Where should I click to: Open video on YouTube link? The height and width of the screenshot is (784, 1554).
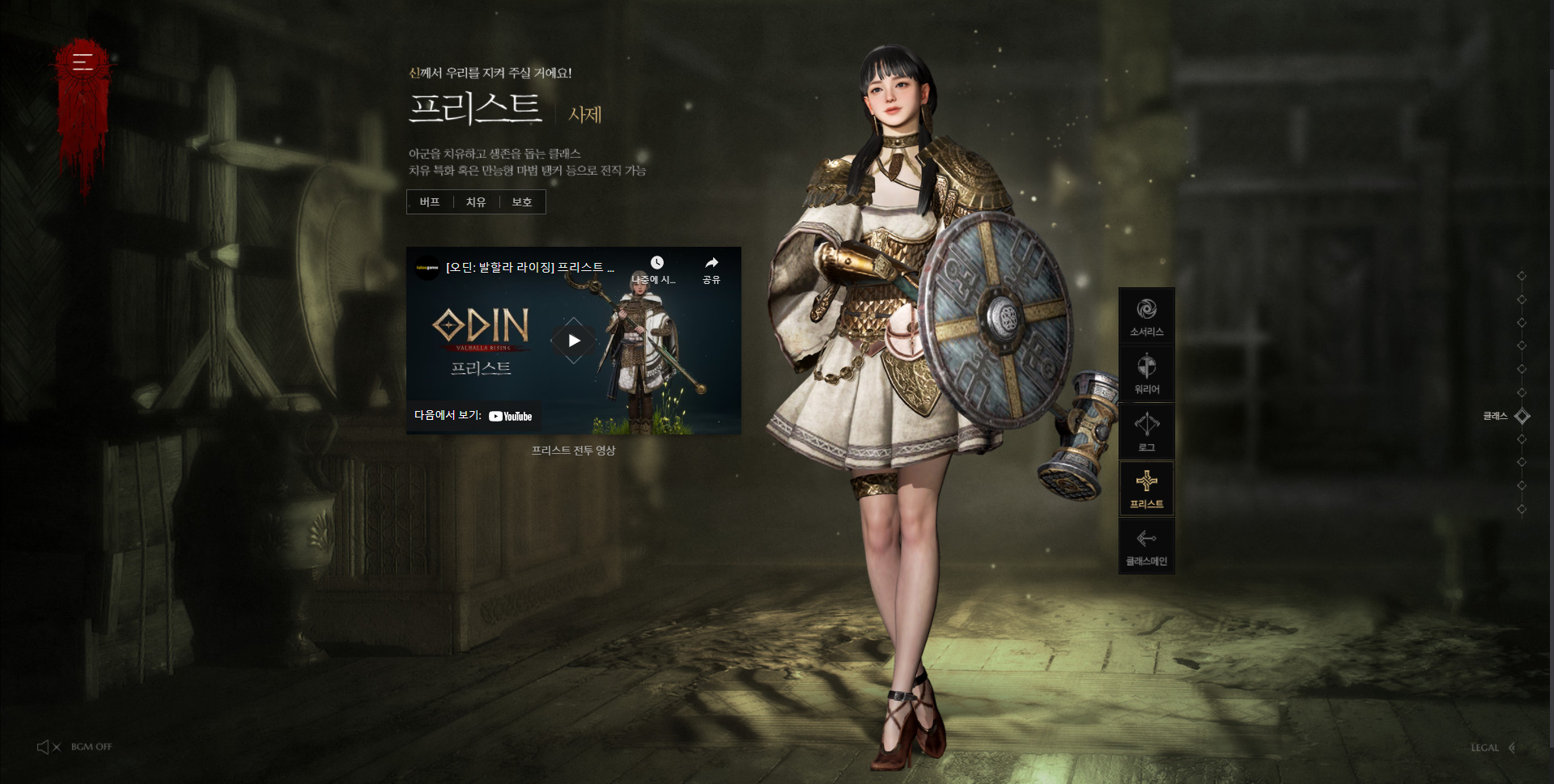(x=473, y=416)
